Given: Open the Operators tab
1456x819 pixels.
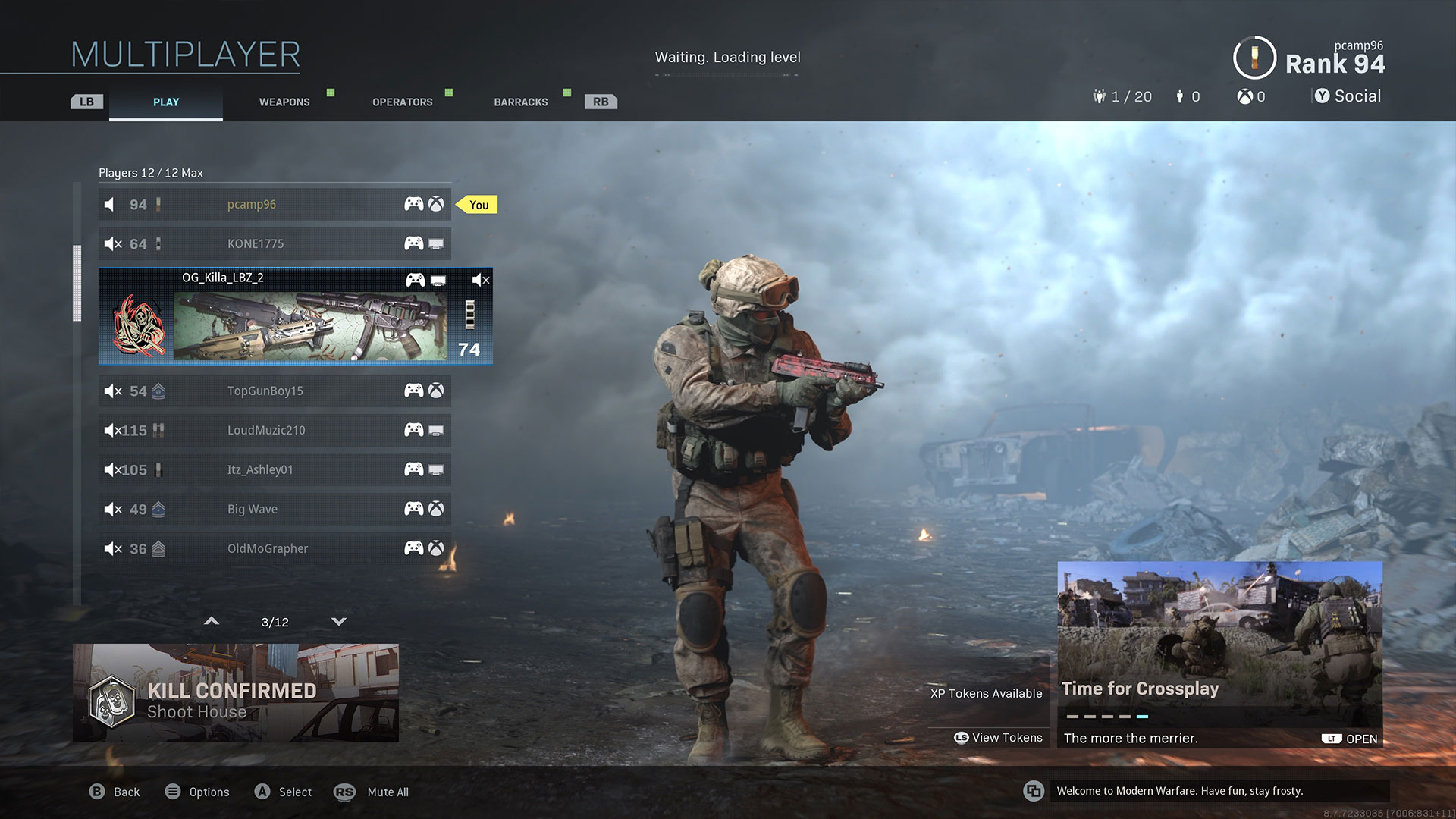Looking at the screenshot, I should (402, 102).
